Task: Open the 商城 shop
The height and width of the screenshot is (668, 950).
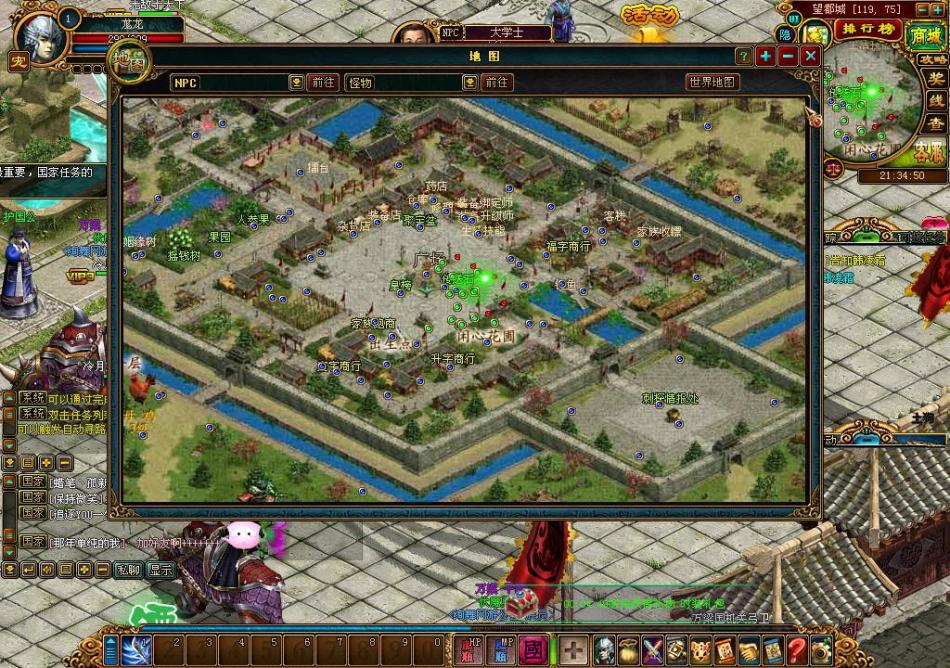Action: [926, 36]
